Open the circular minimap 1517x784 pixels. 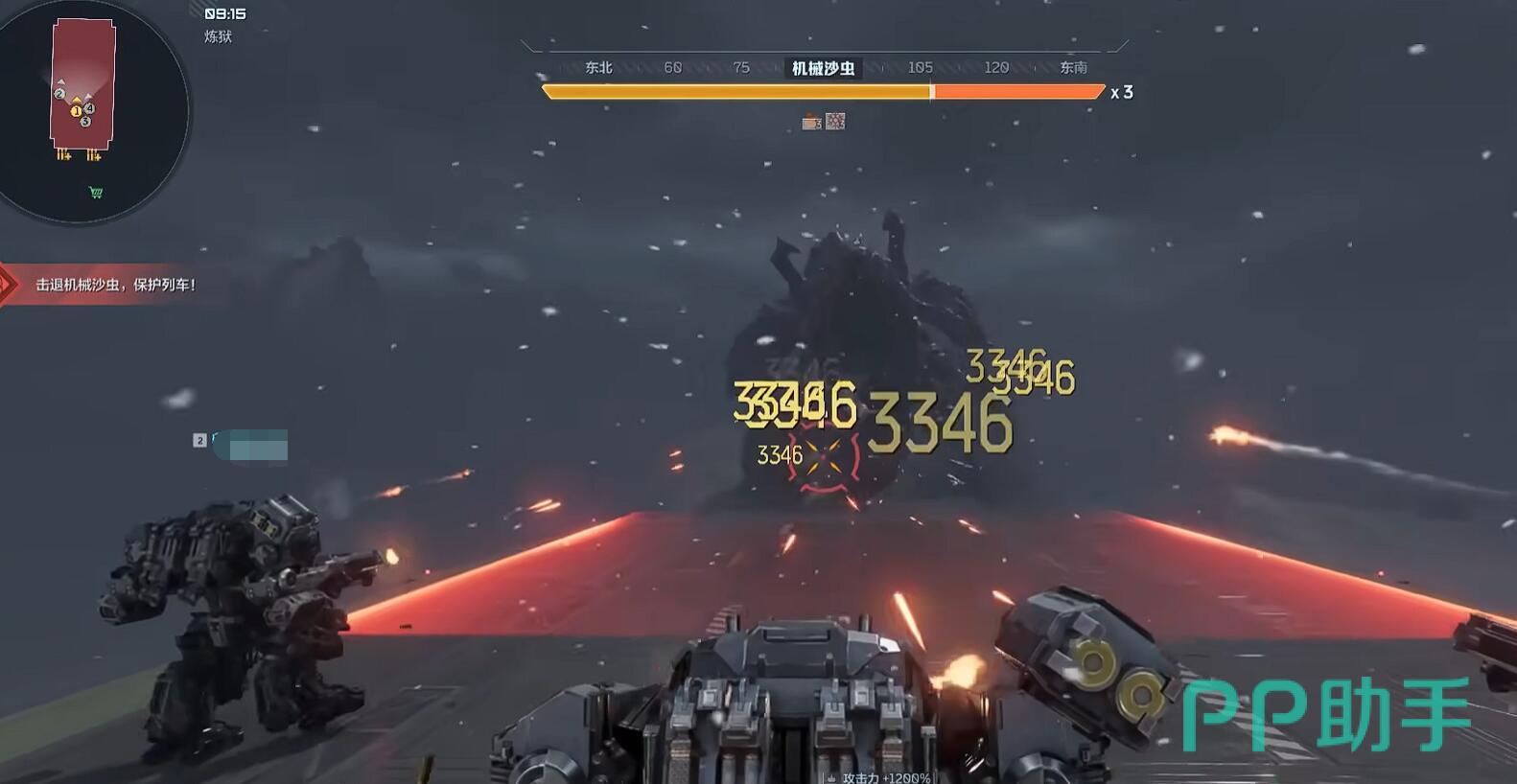[x=93, y=110]
